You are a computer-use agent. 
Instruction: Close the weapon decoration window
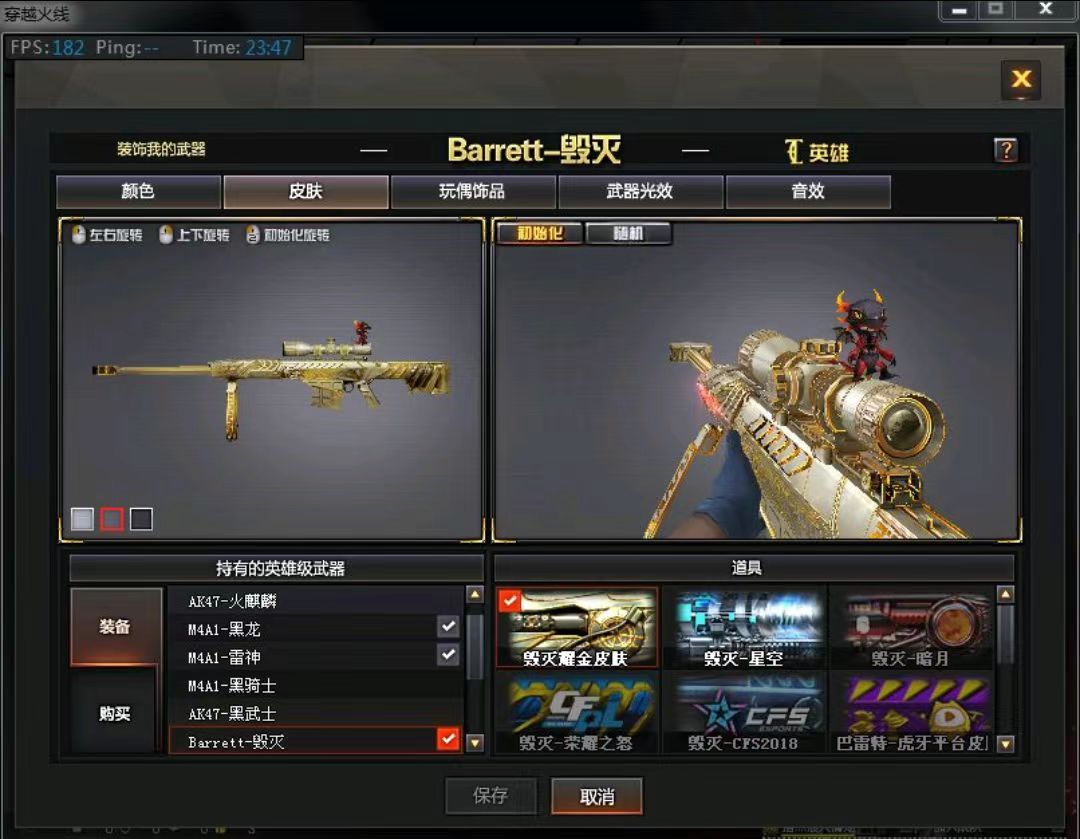(x=1021, y=80)
